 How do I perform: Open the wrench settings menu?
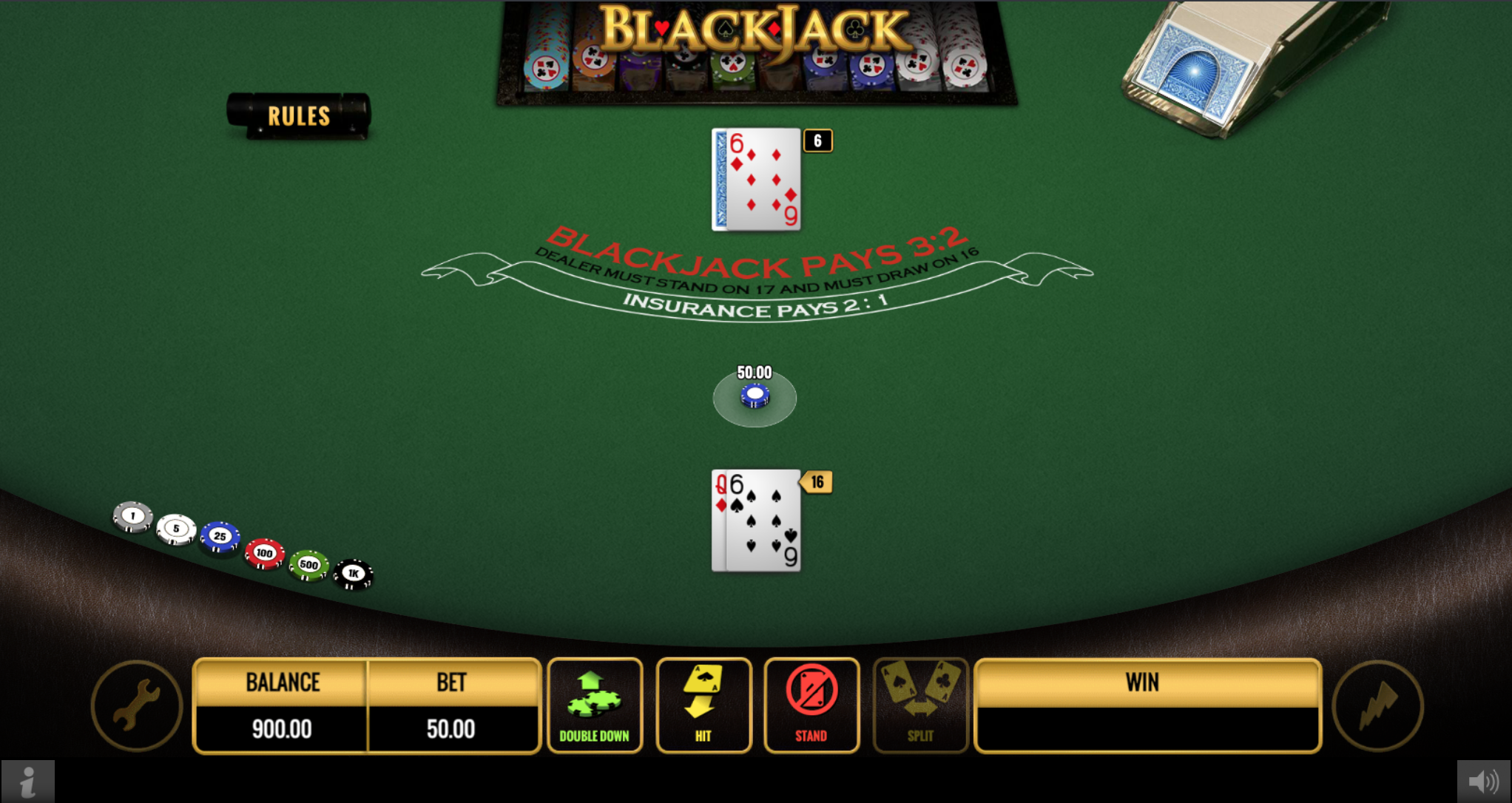click(137, 705)
